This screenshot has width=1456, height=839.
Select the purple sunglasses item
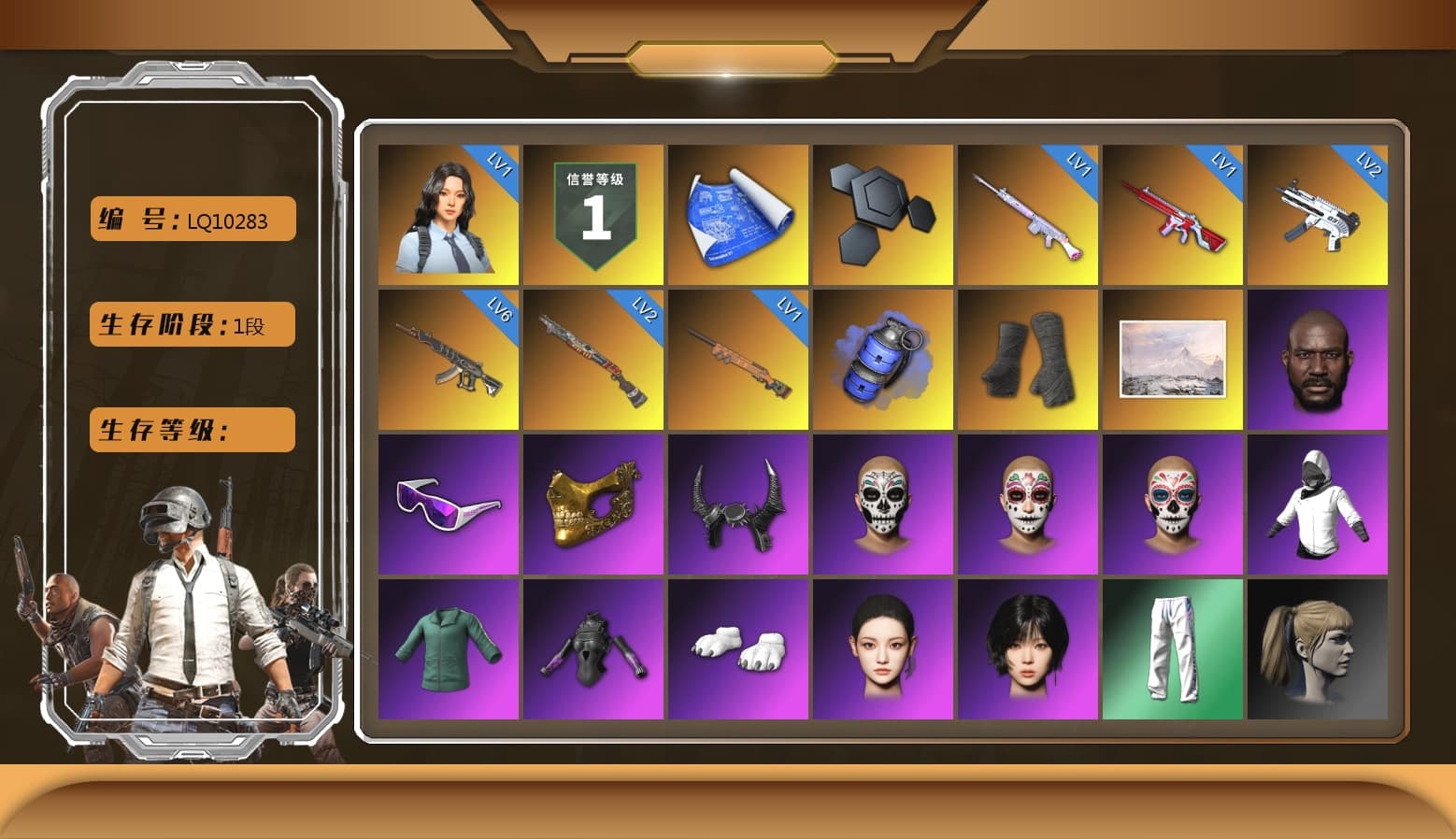click(x=449, y=504)
